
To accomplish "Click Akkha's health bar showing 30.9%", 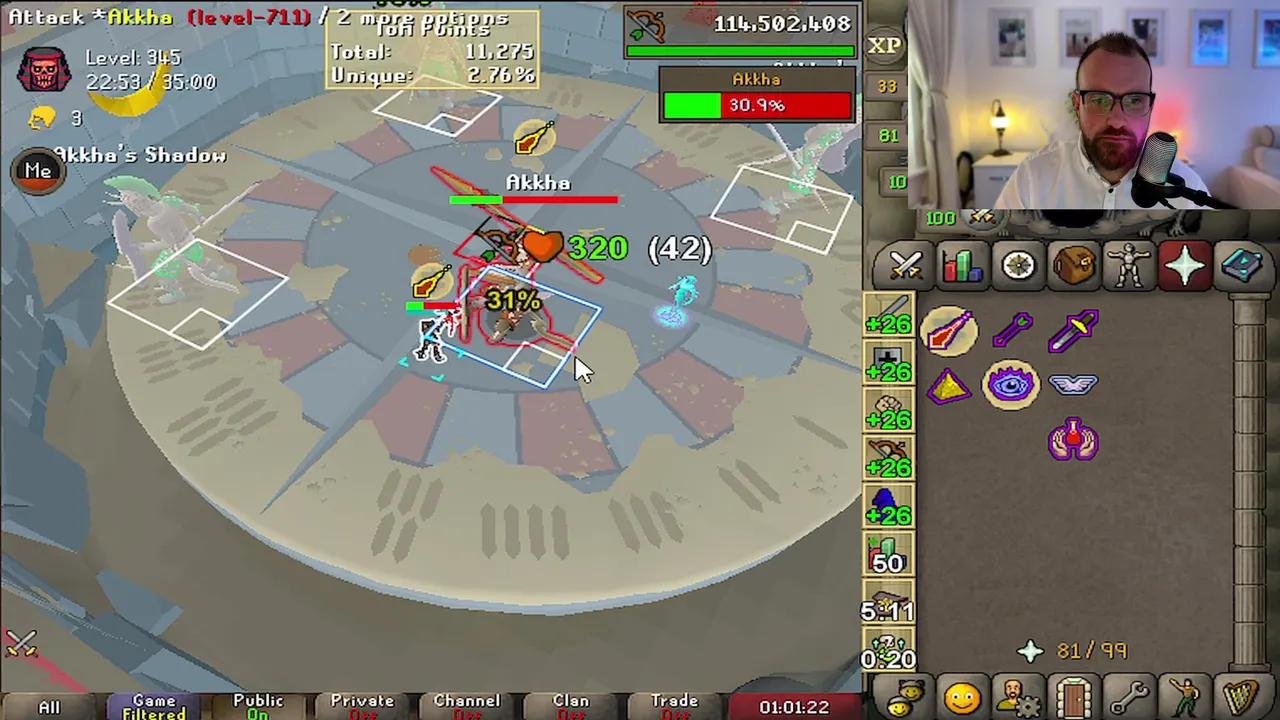I will point(756,105).
